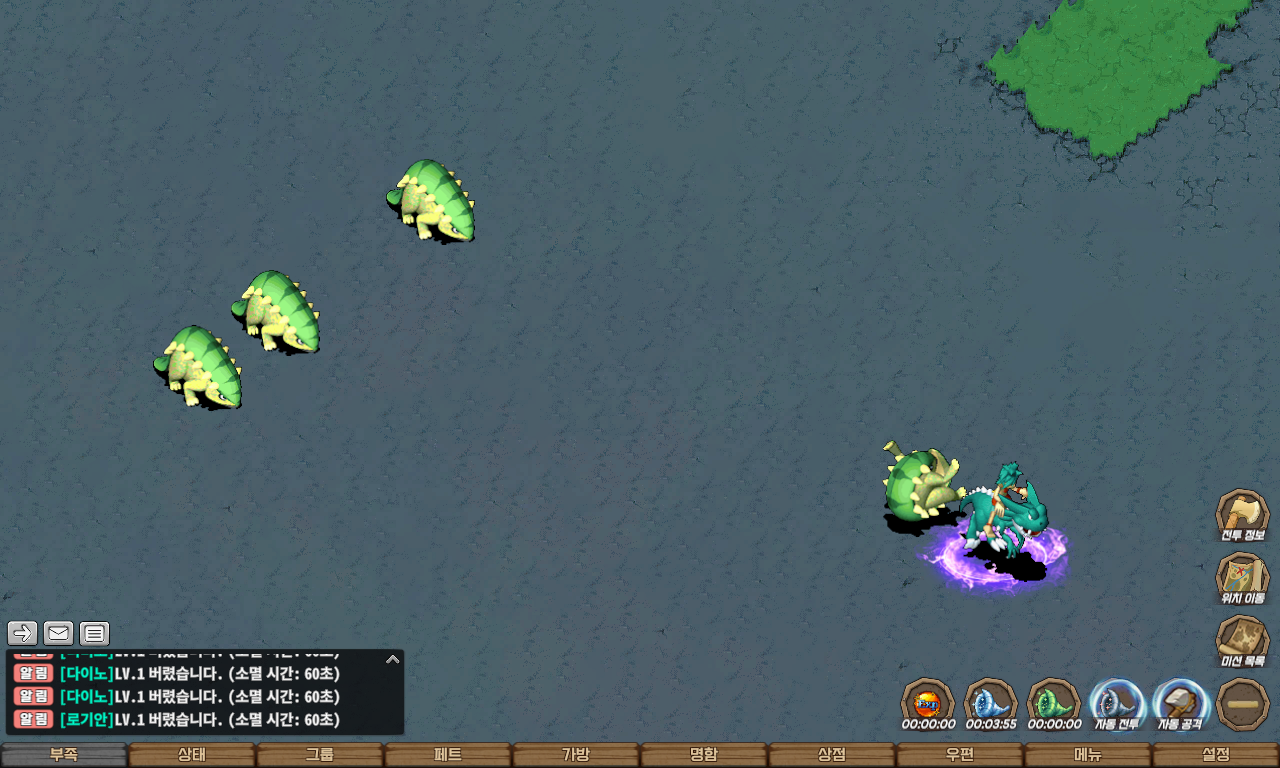Click the 위치 이동 map icon

[x=1242, y=577]
